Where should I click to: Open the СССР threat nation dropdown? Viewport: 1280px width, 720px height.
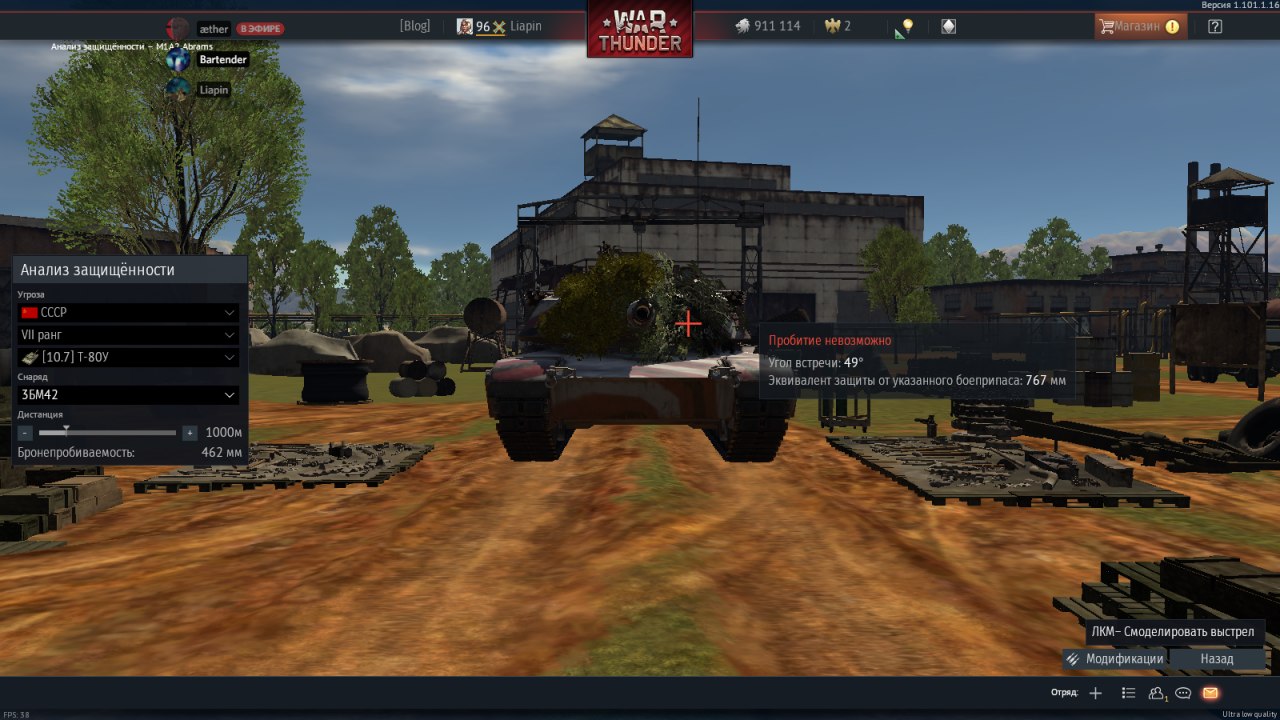[129, 313]
